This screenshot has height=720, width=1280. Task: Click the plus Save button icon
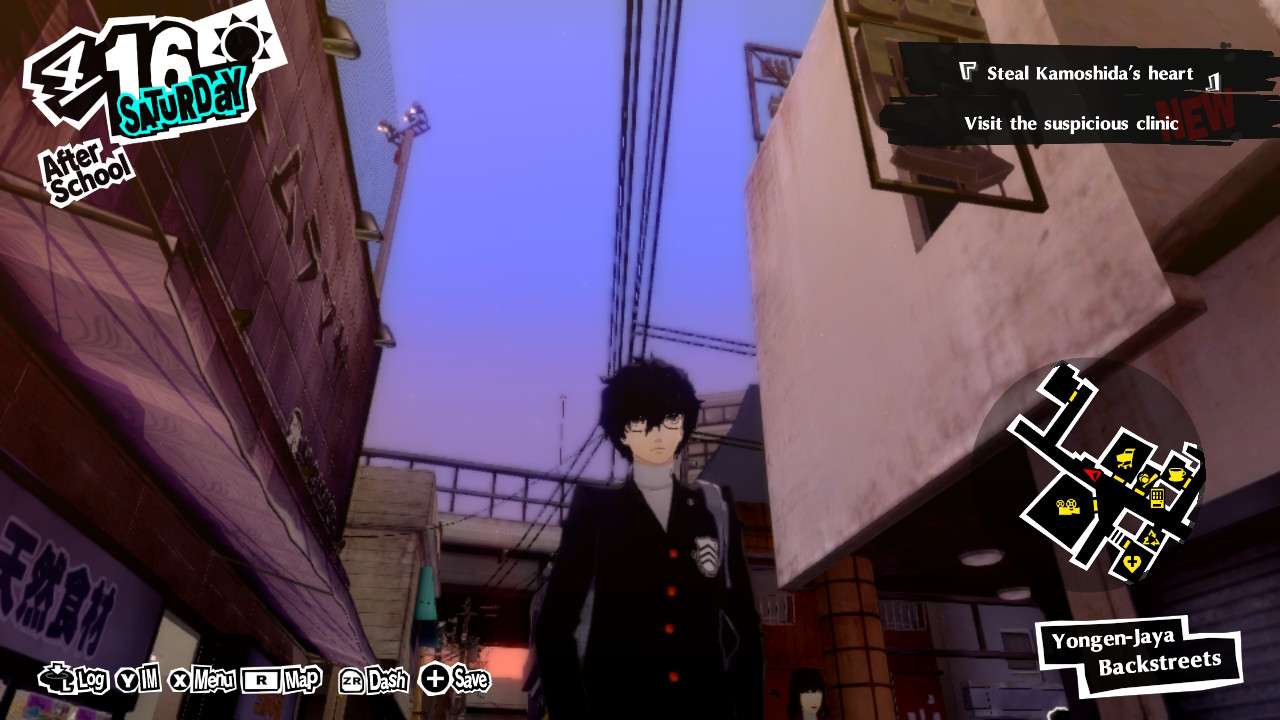[437, 683]
